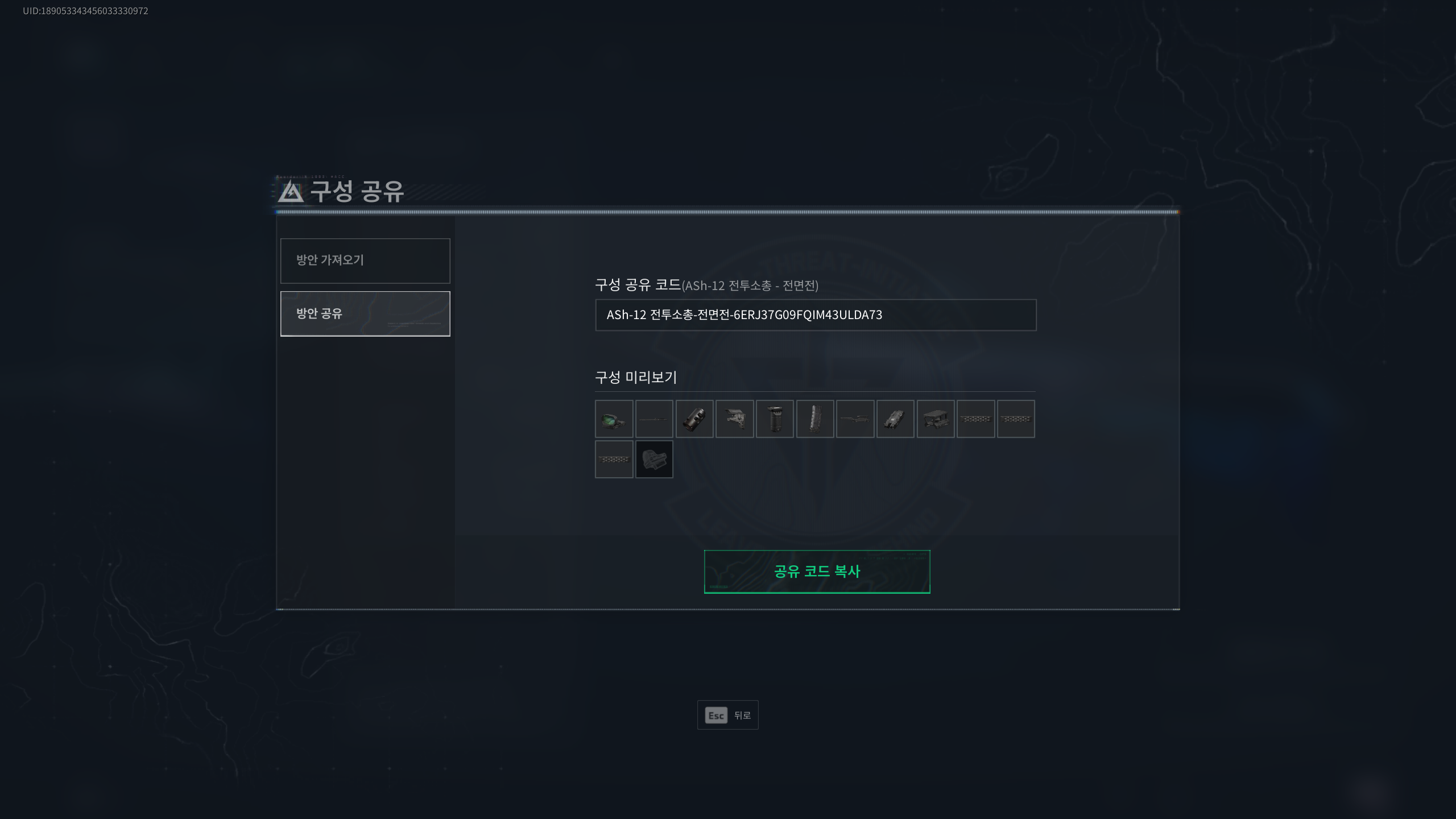
Task: Click the vertical foregrip attachment icon
Action: tap(775, 419)
